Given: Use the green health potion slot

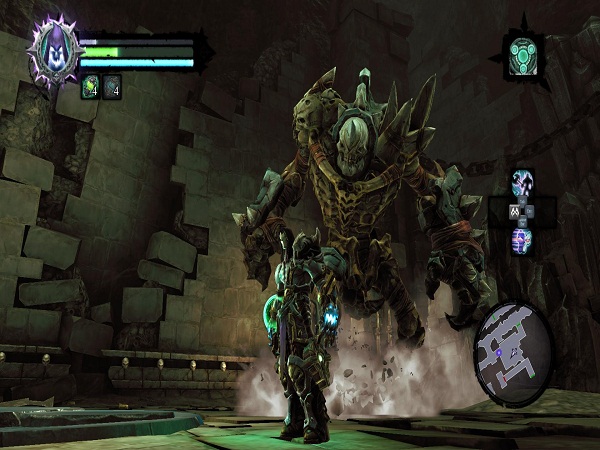Looking at the screenshot, I should coord(91,88).
